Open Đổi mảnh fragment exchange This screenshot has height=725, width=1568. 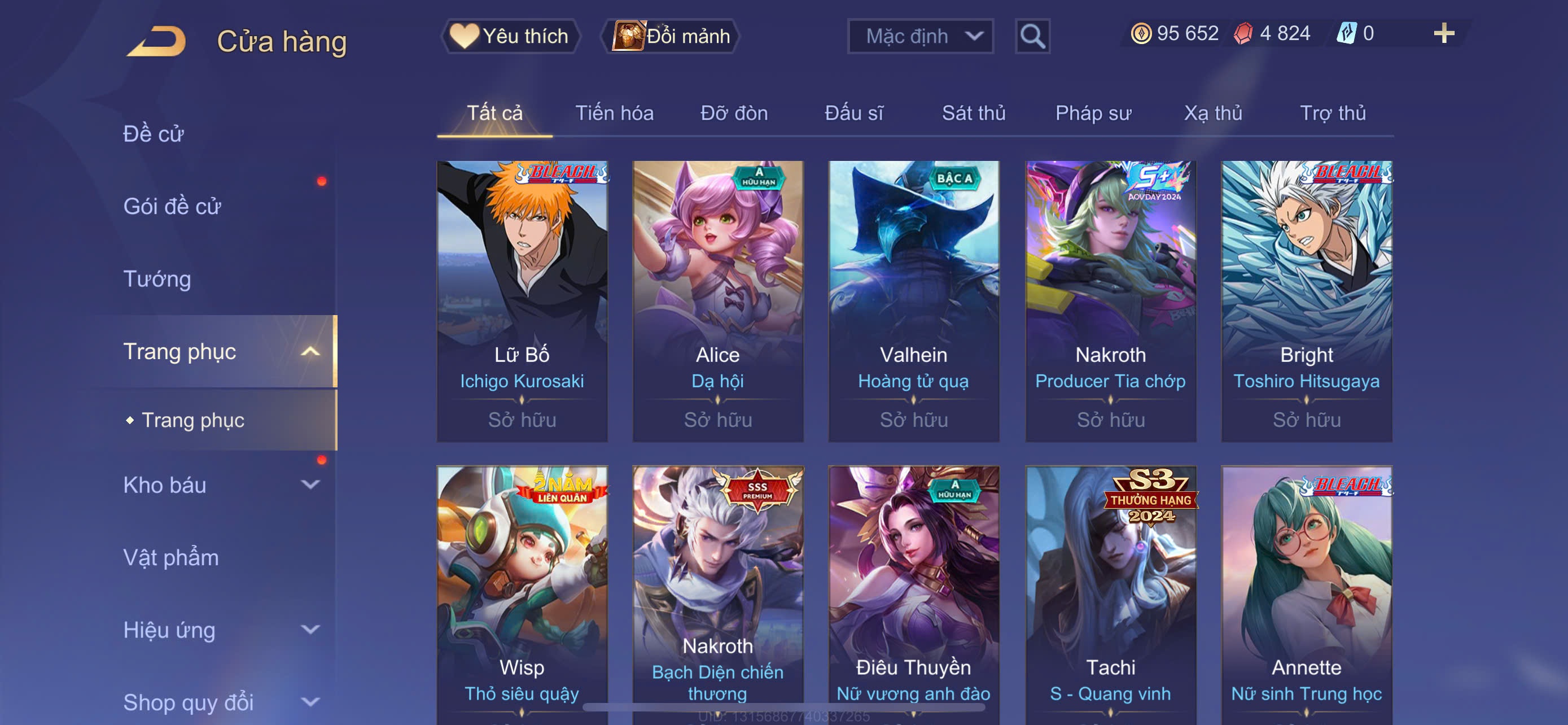tap(671, 37)
